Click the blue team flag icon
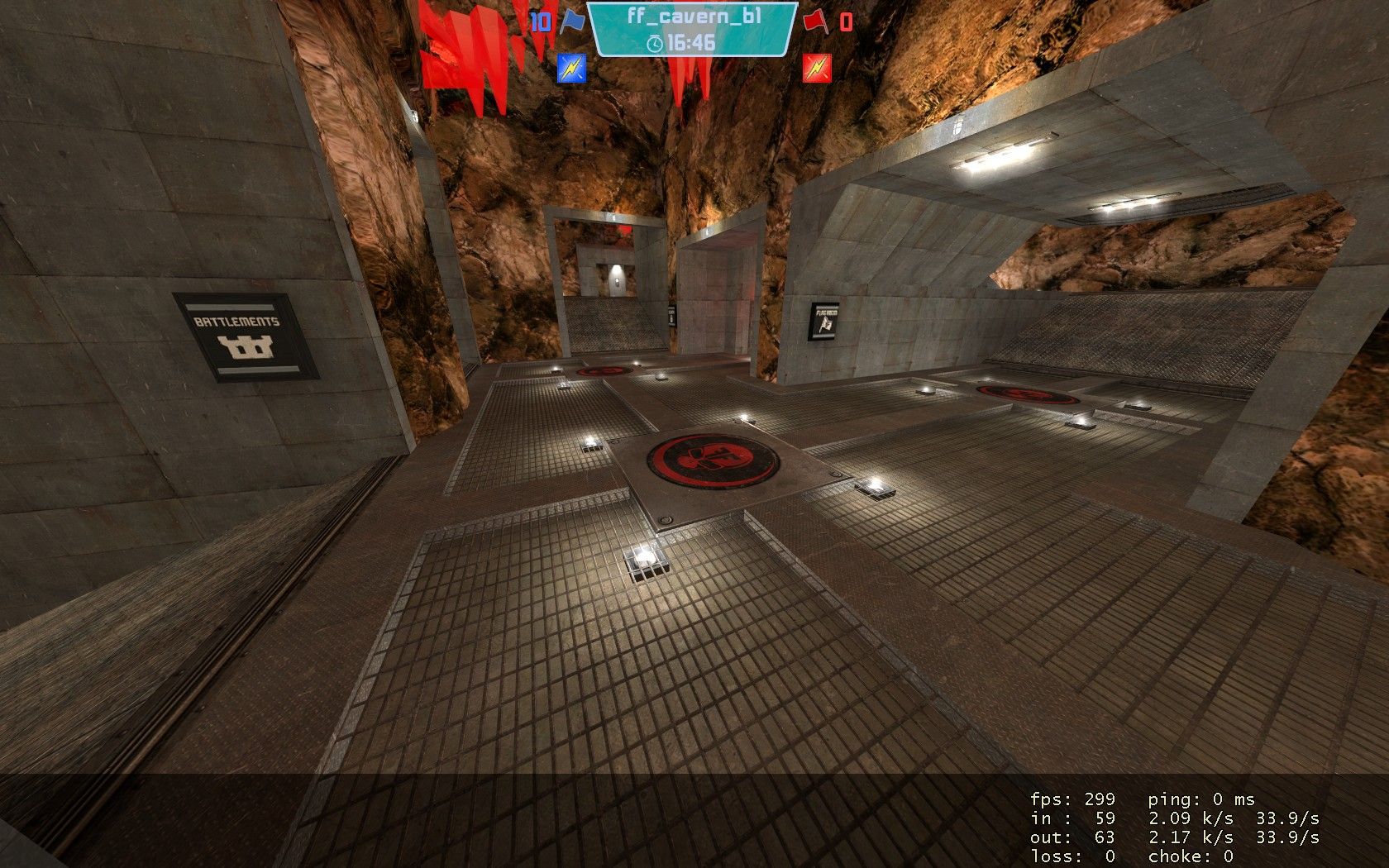The image size is (1389, 868). [571, 21]
